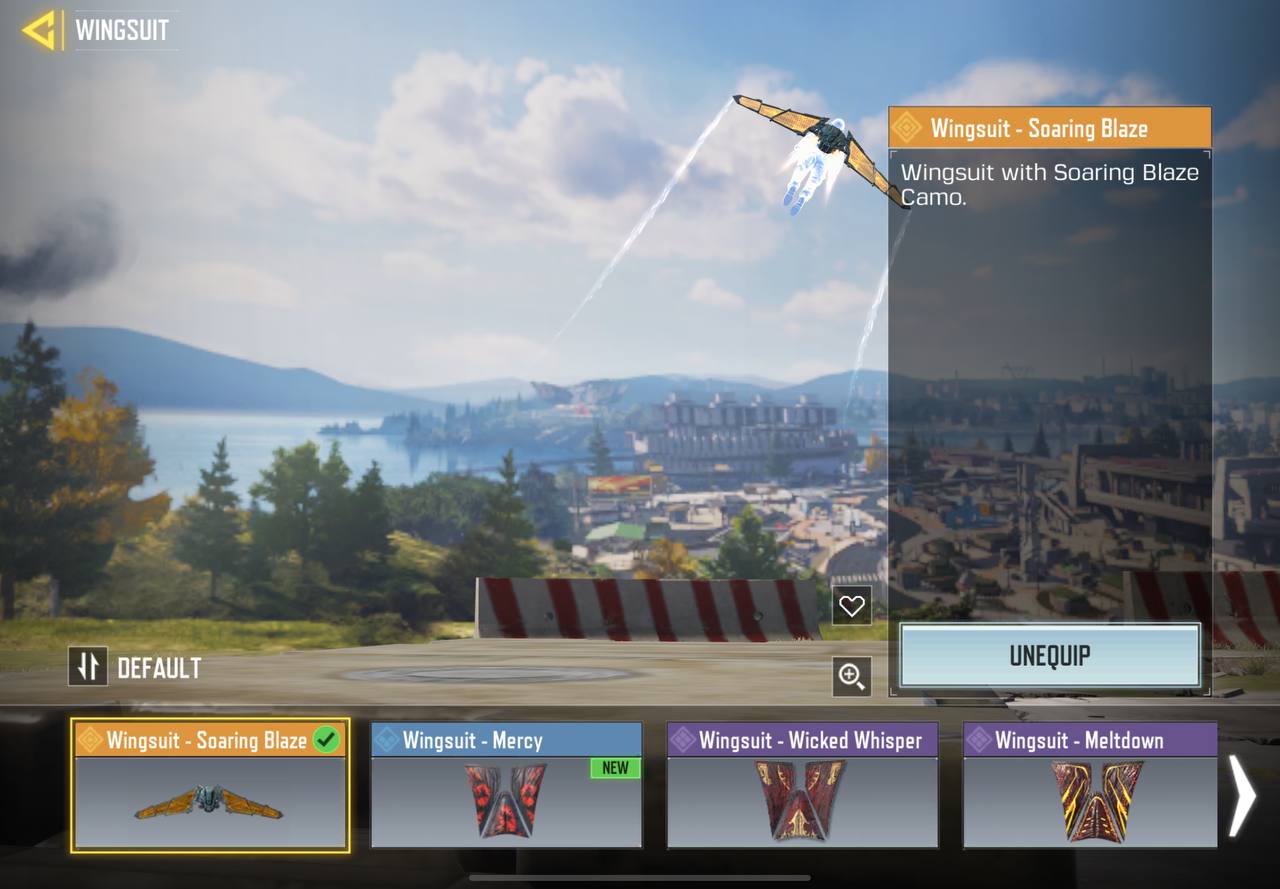1280x889 pixels.
Task: Change the Default sort order
Action: [88, 667]
